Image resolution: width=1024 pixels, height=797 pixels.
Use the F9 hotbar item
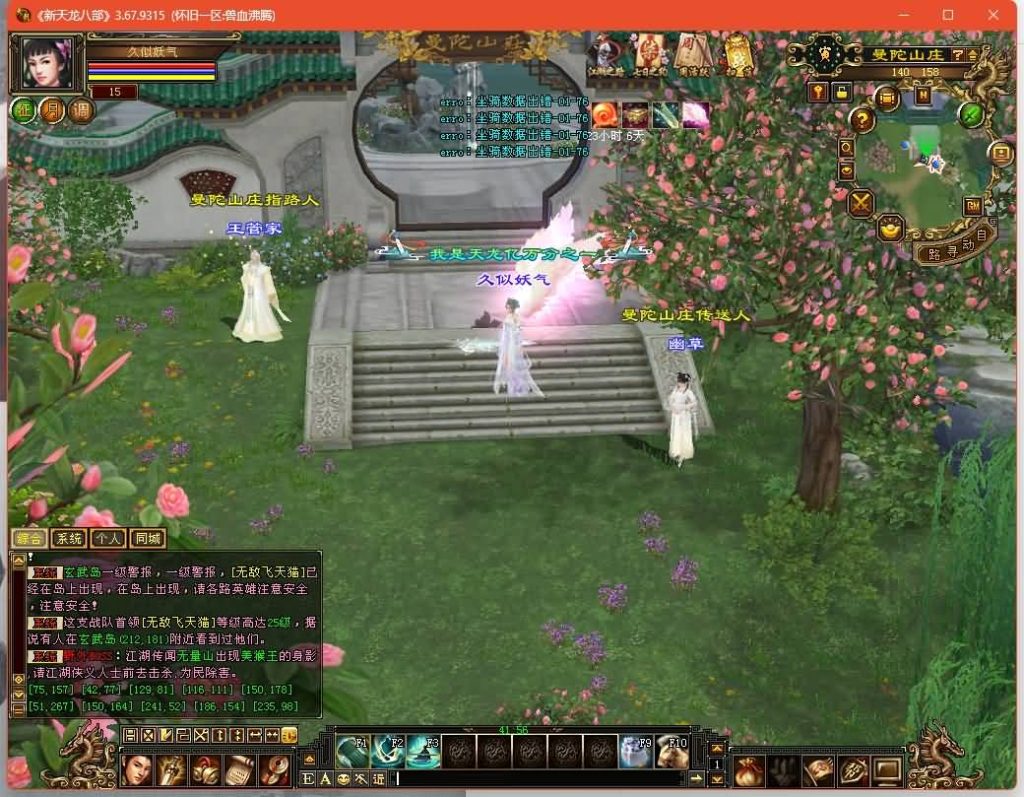coord(636,751)
